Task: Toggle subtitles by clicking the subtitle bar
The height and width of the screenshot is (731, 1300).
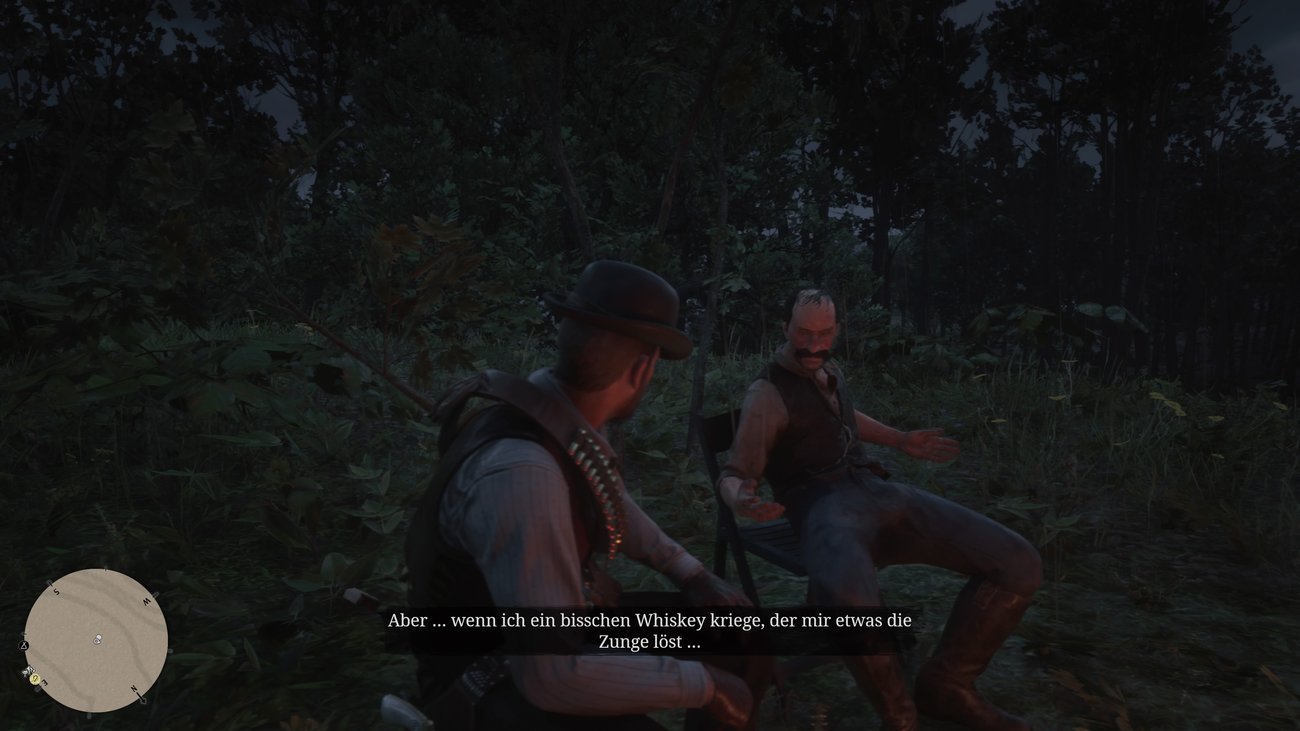Action: tap(650, 630)
